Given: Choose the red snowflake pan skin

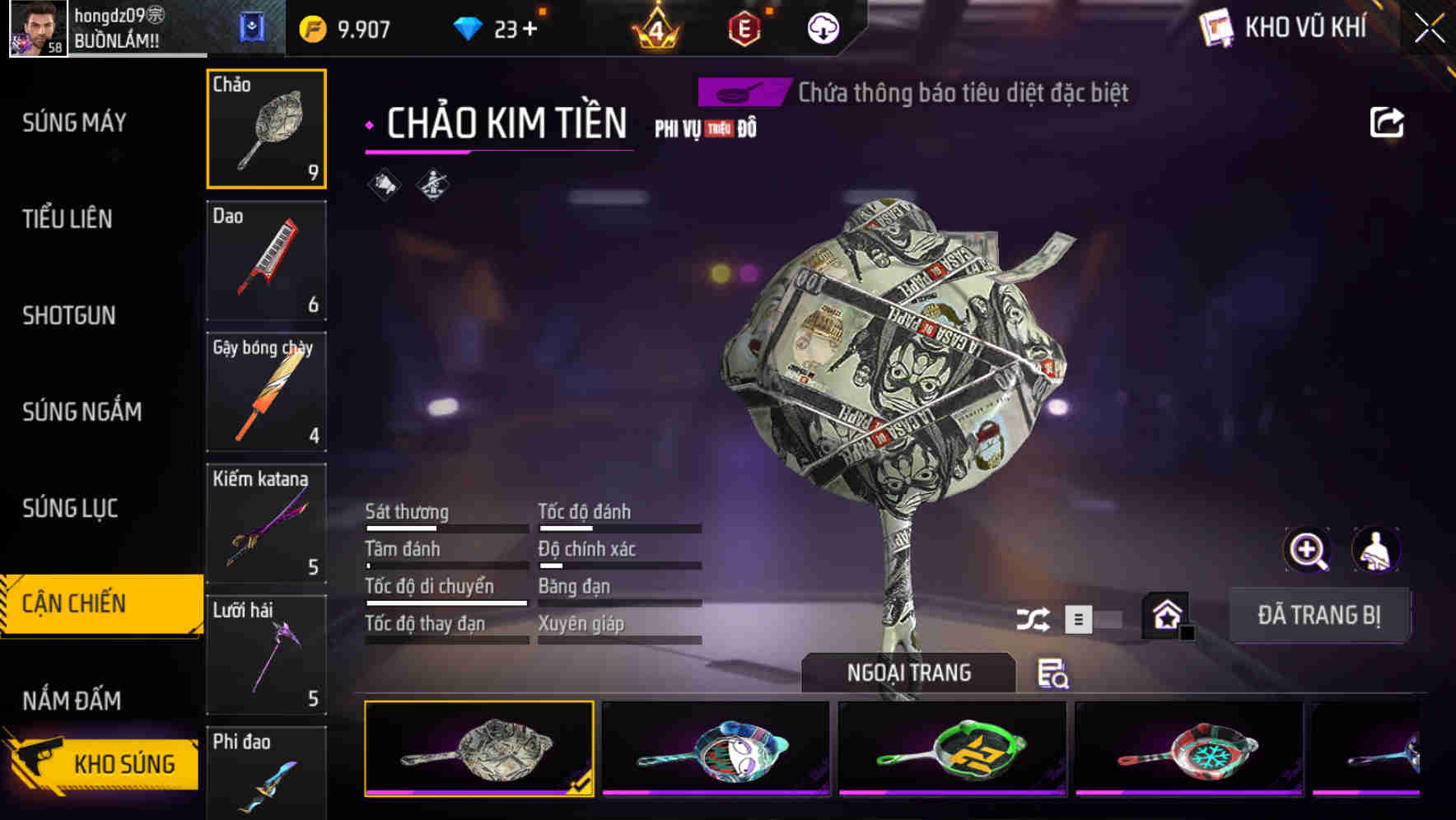Looking at the screenshot, I should click(x=1188, y=749).
